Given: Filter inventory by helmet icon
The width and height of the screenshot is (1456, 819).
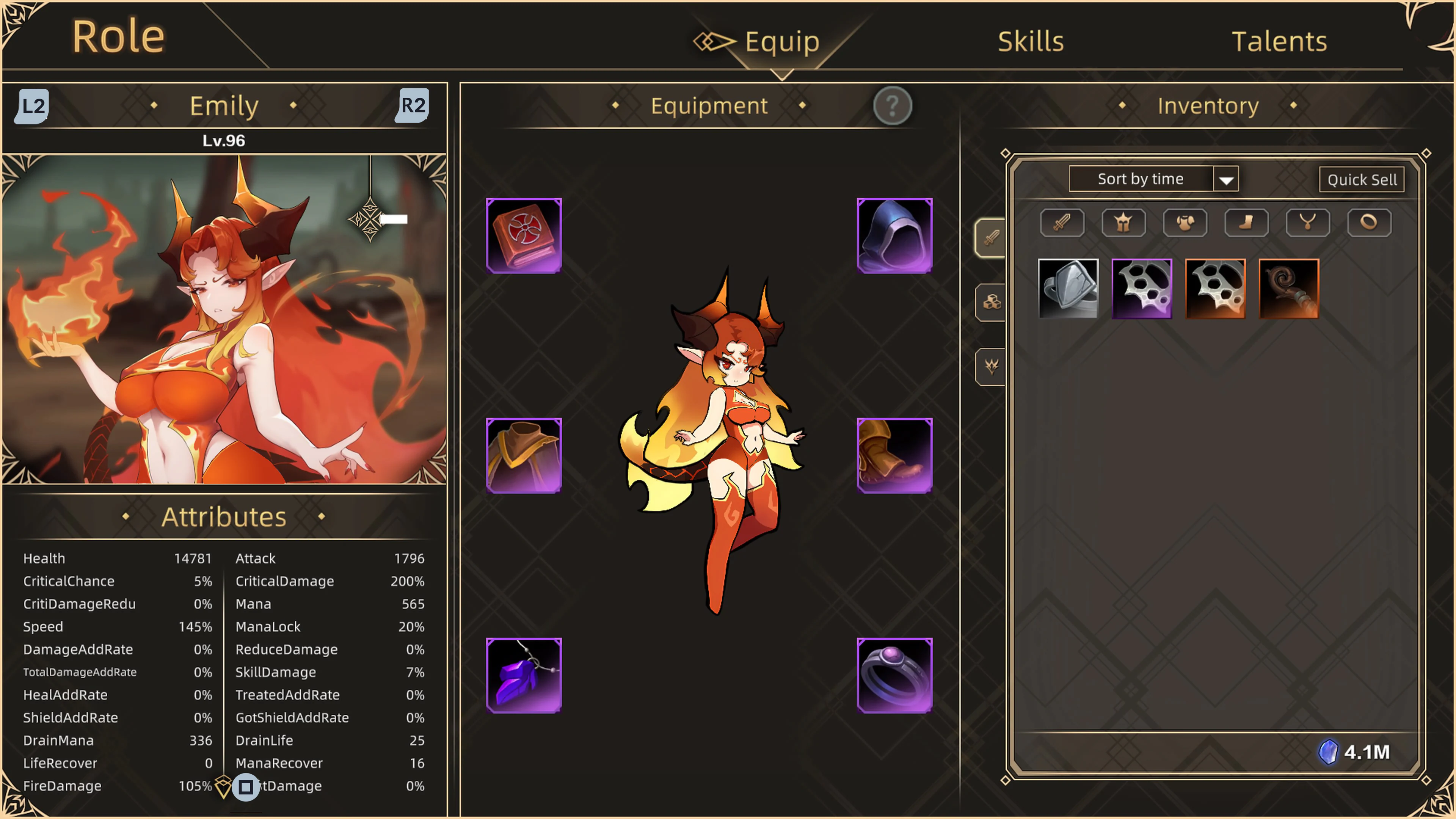Looking at the screenshot, I should 1123,222.
